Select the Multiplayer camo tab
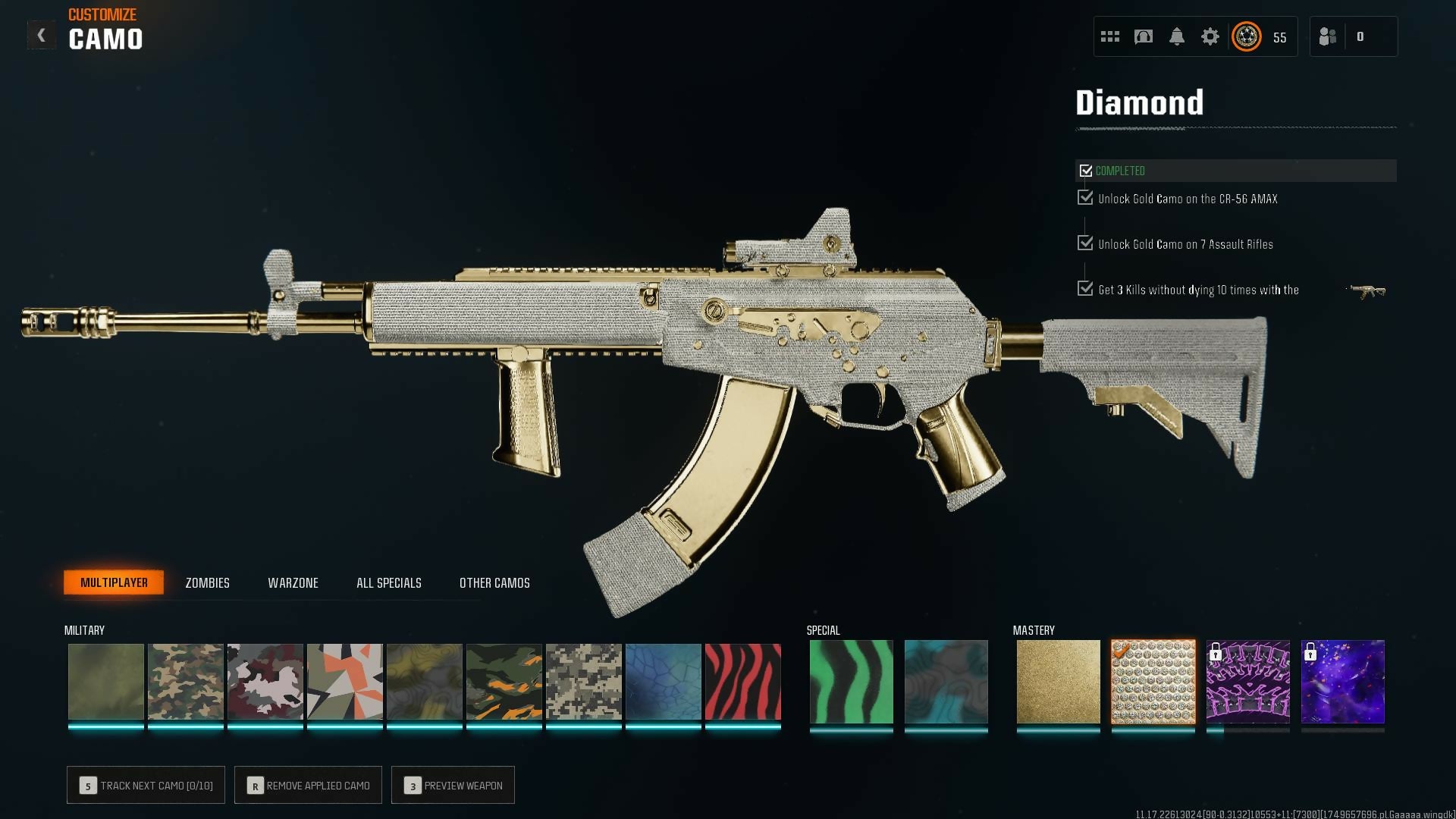This screenshot has height=819, width=1456. tap(114, 582)
